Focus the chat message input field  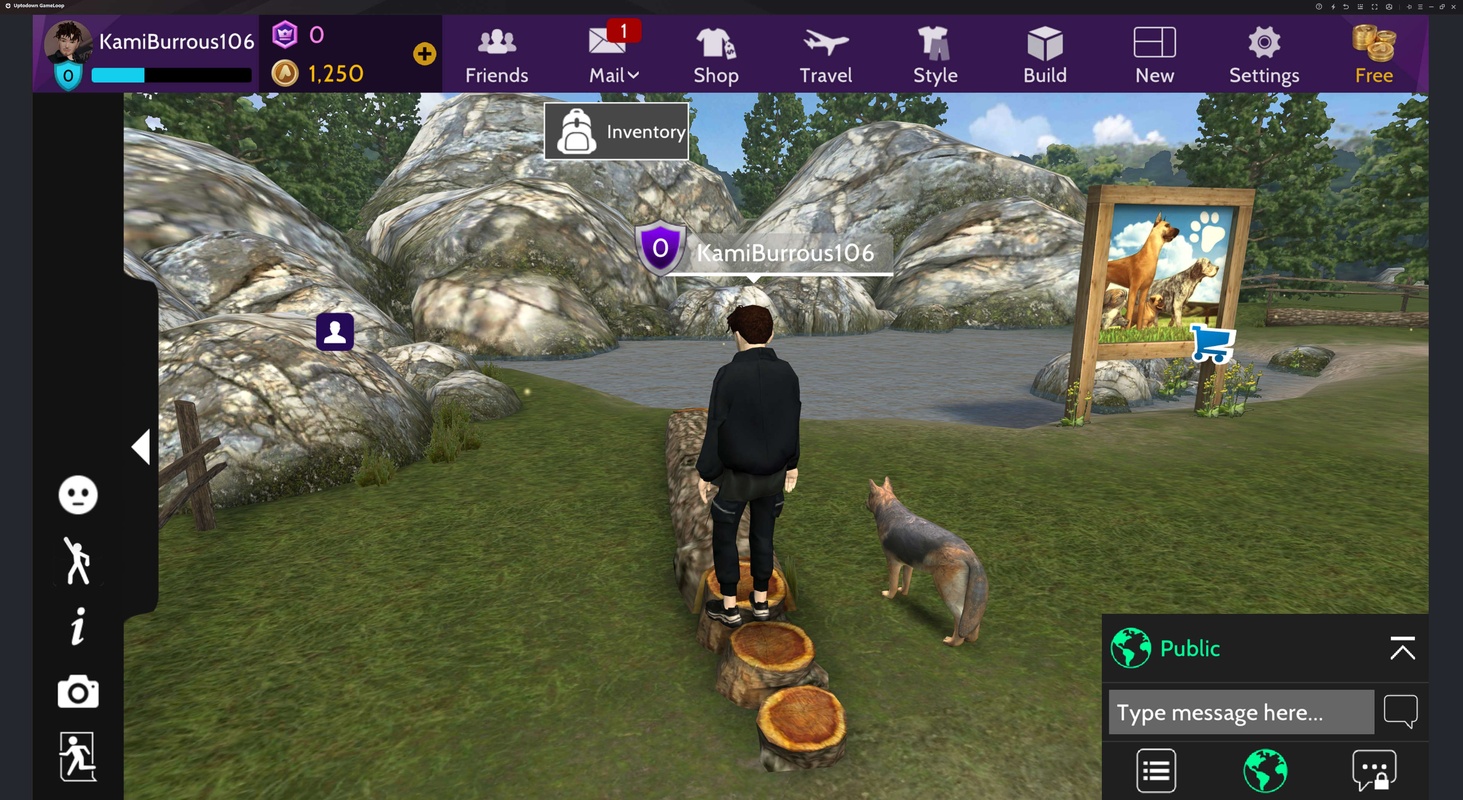1240,712
